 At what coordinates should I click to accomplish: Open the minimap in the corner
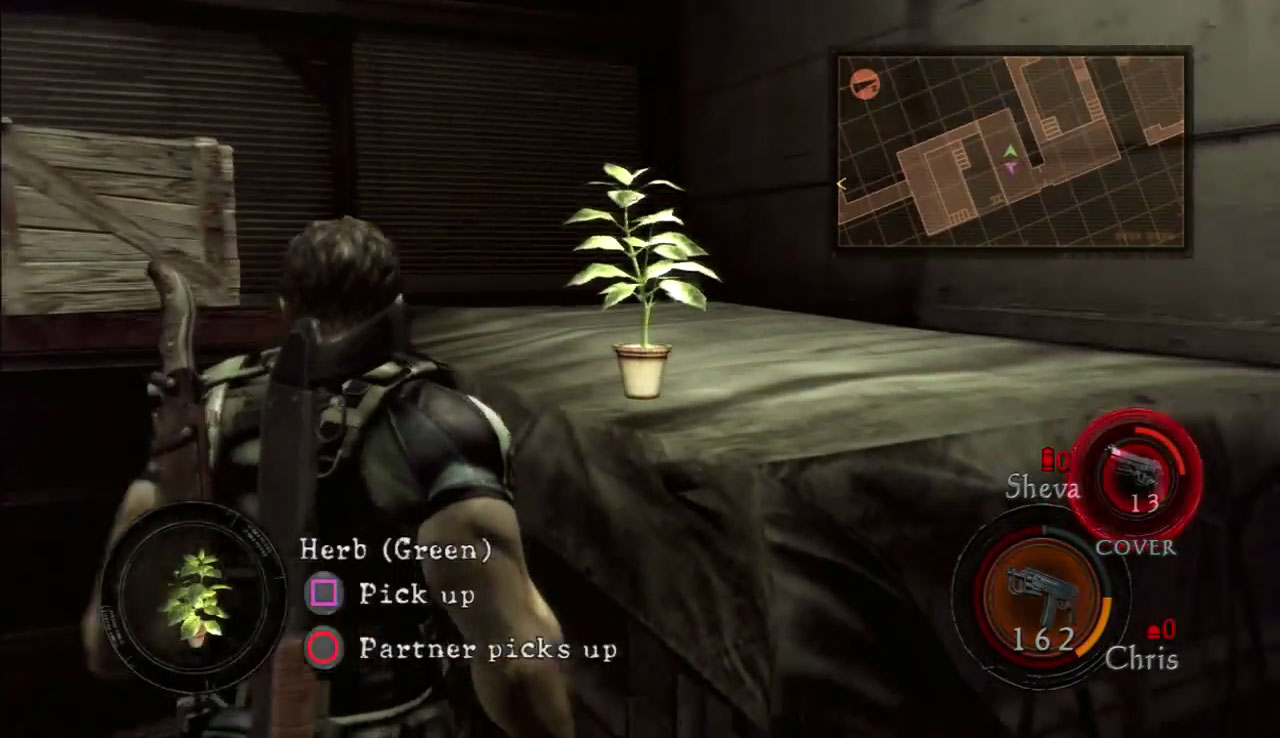tap(1011, 151)
